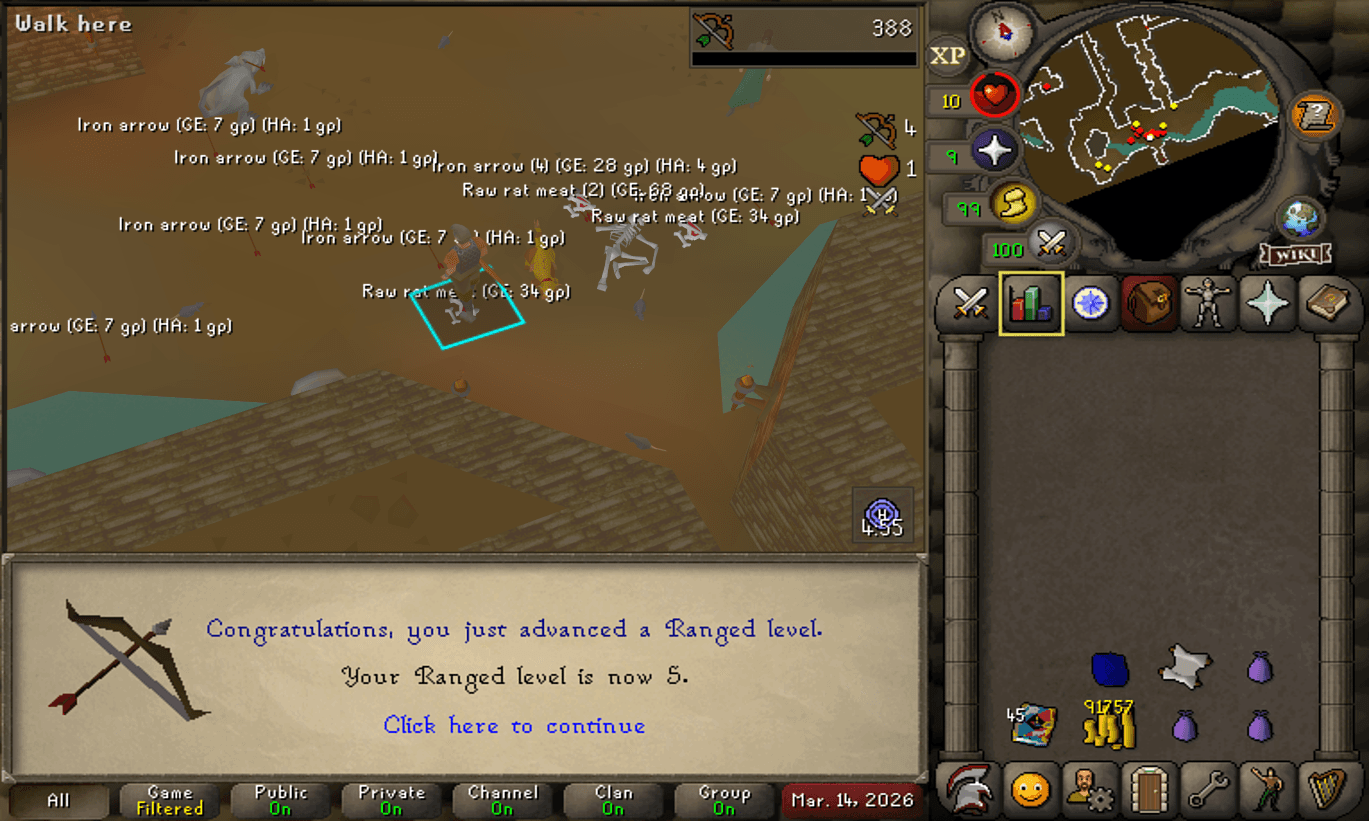Image resolution: width=1369 pixels, height=821 pixels.
Task: Open the Worn Equipment tab
Action: click(1208, 304)
